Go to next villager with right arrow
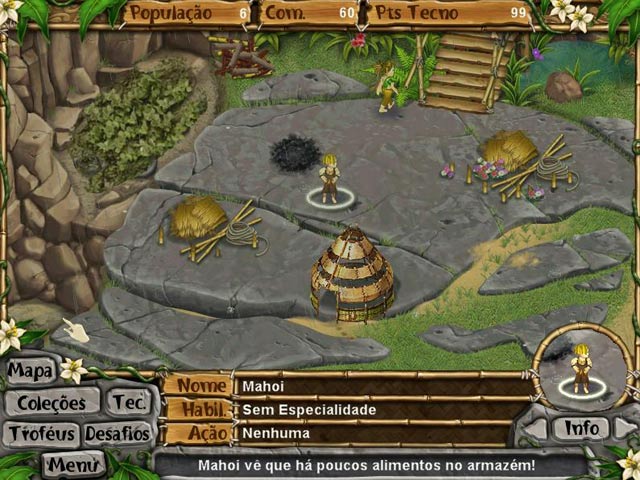640x480 pixels. click(x=626, y=429)
